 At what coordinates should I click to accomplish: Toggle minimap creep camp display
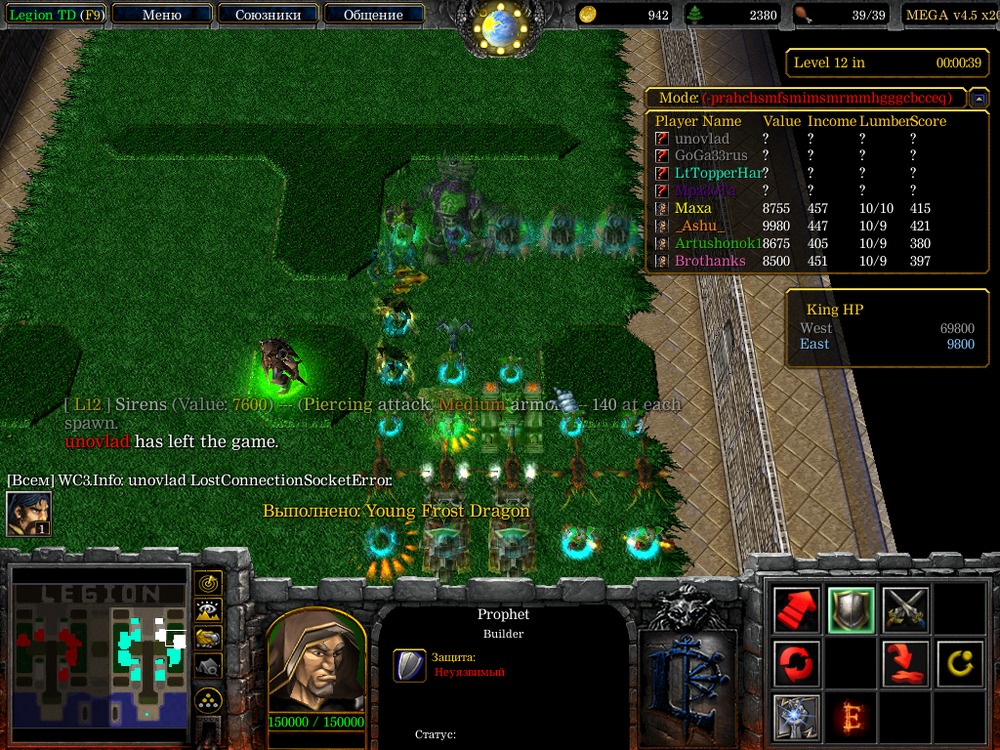[x=208, y=665]
